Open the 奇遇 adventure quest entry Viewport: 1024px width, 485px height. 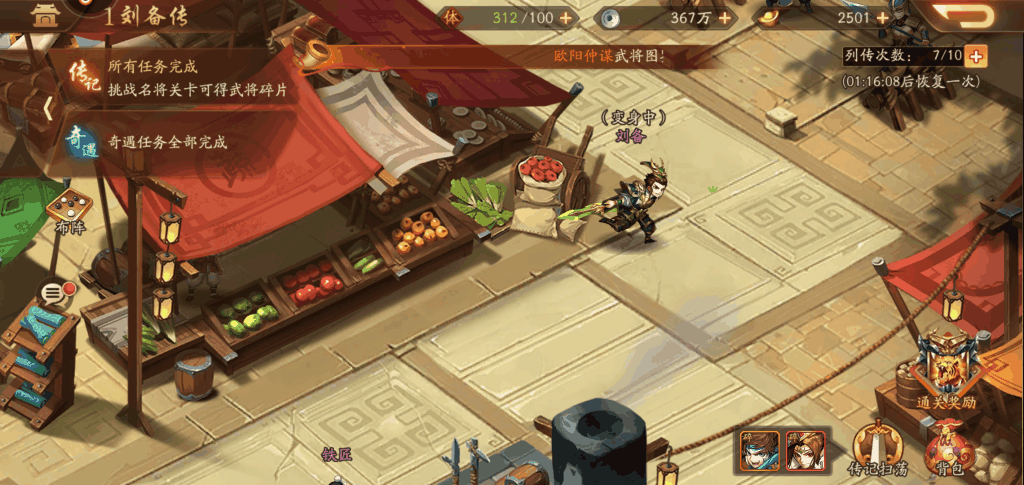pyautogui.click(x=83, y=142)
